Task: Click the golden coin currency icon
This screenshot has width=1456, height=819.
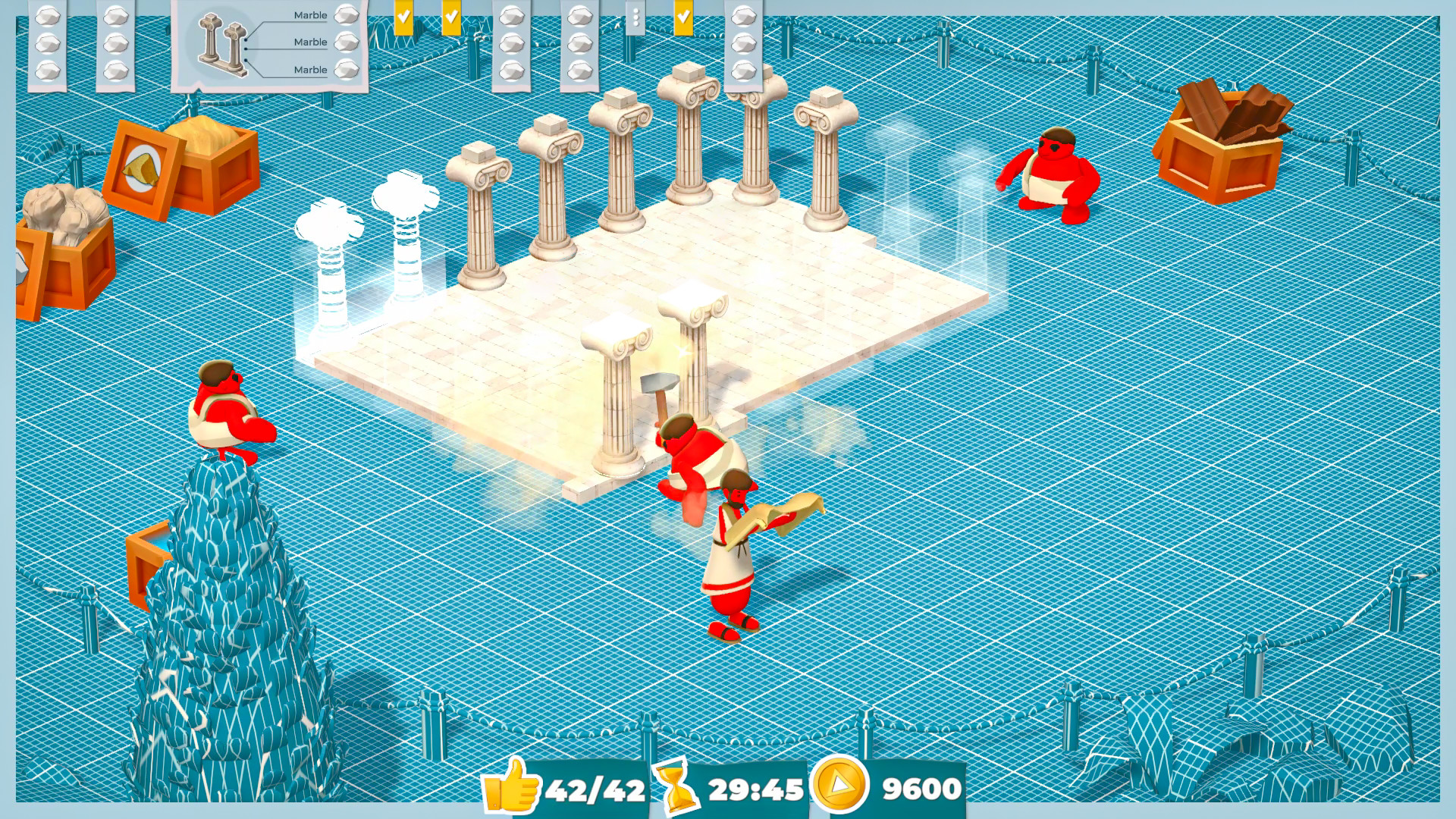Action: 838,789
